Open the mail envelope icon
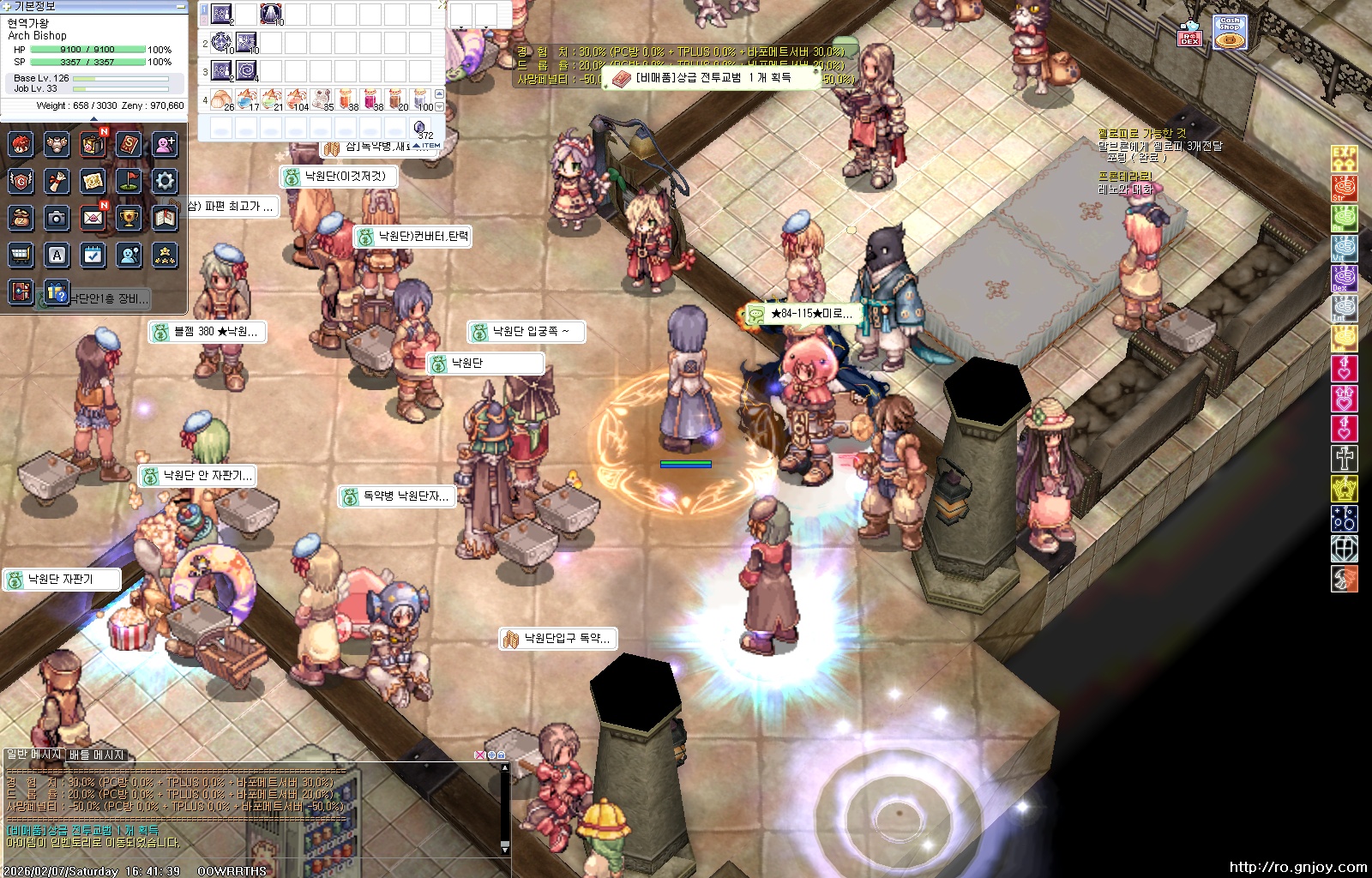This screenshot has height=878, width=1372. pos(93,218)
